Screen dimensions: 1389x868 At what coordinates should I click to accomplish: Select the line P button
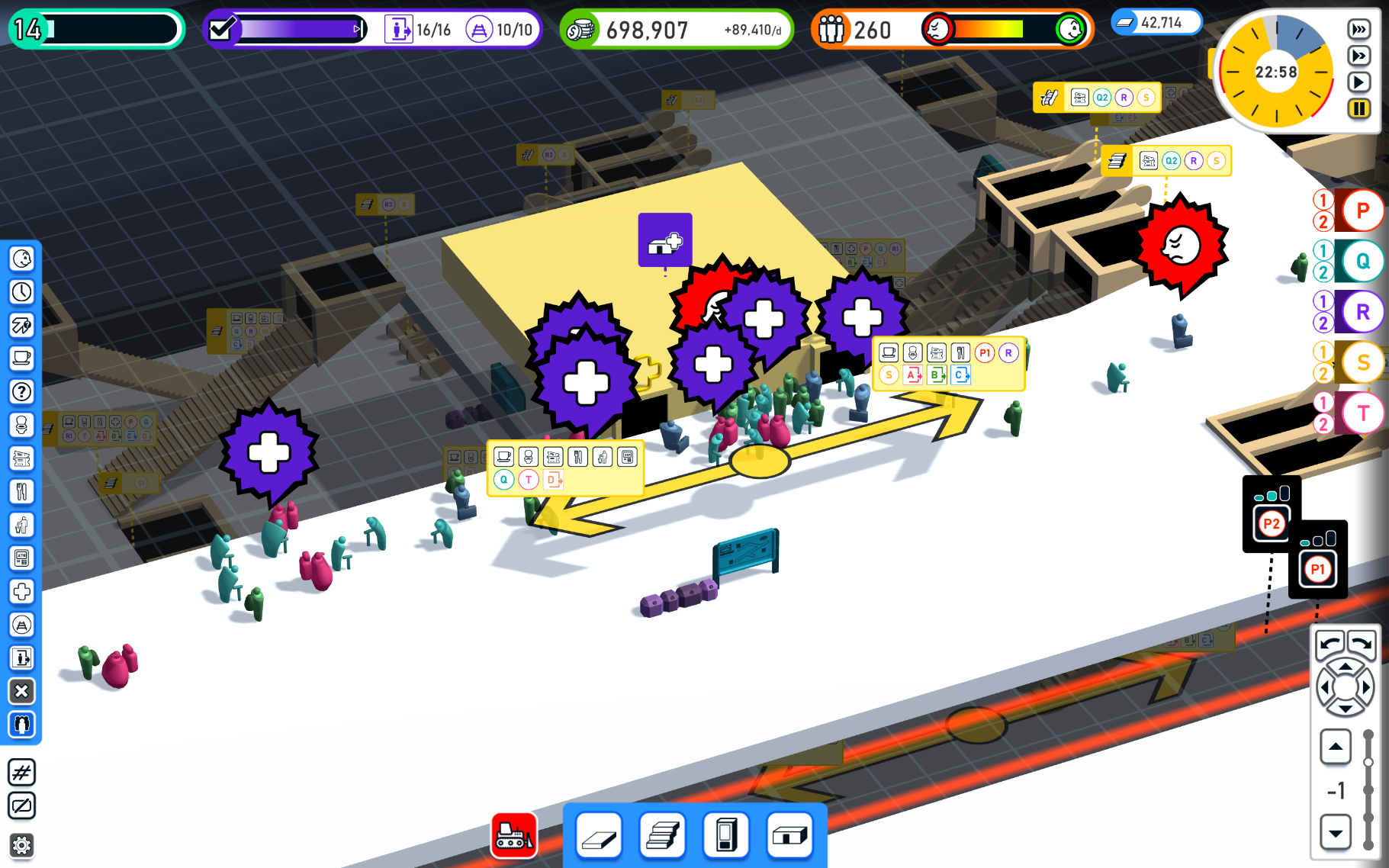tap(1362, 211)
